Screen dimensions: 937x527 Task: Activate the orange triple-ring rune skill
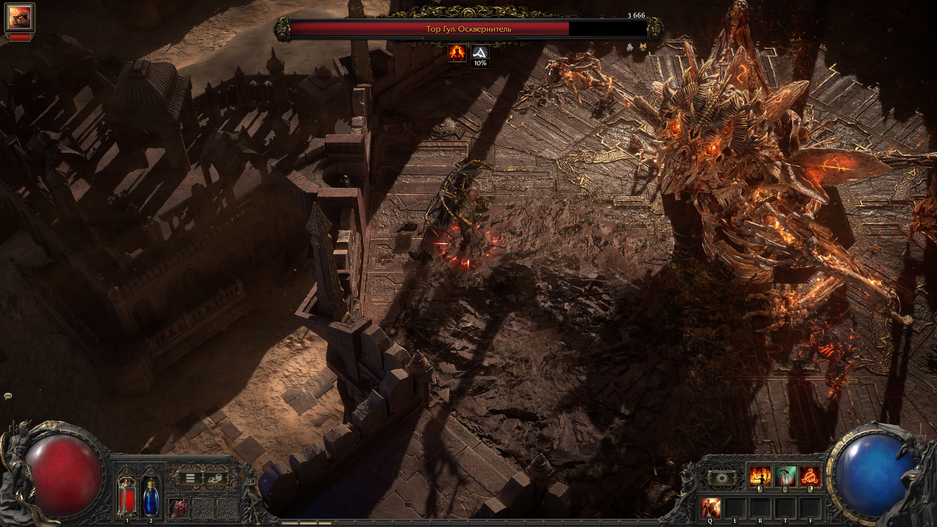[x=811, y=477]
